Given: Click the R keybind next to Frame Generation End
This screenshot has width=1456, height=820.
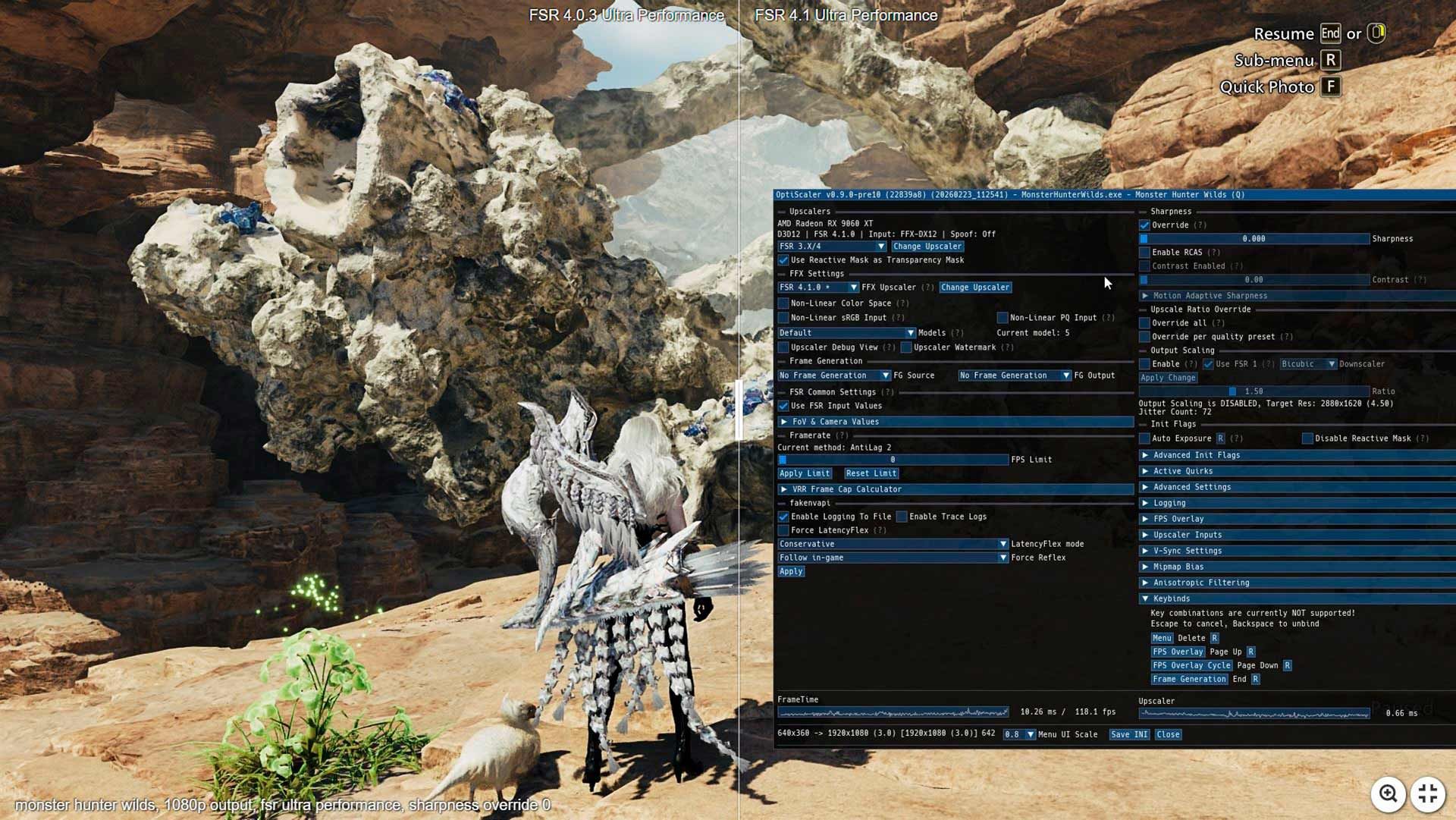Looking at the screenshot, I should [x=1255, y=679].
